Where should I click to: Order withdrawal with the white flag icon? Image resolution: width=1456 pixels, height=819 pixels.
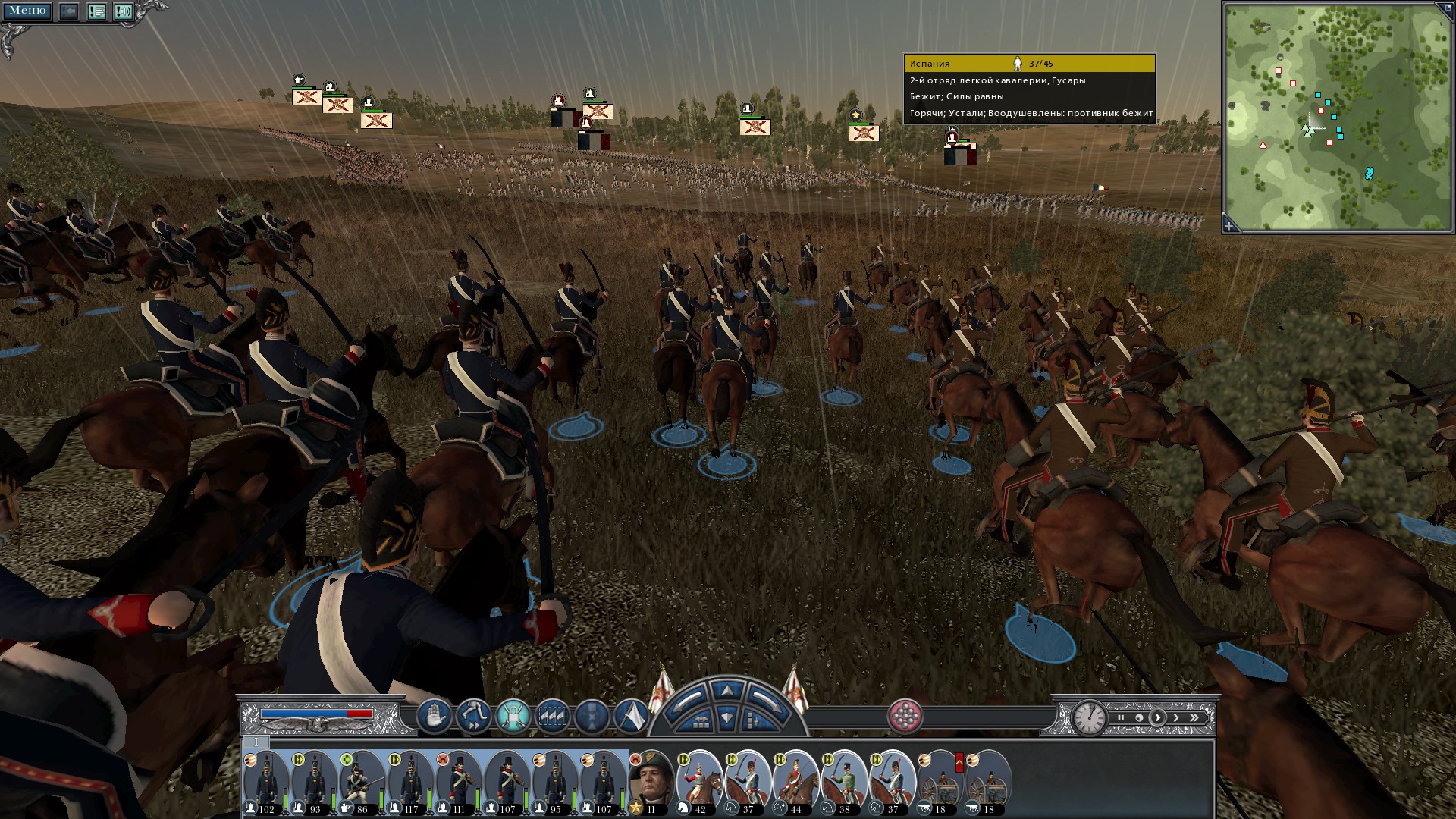click(631, 715)
